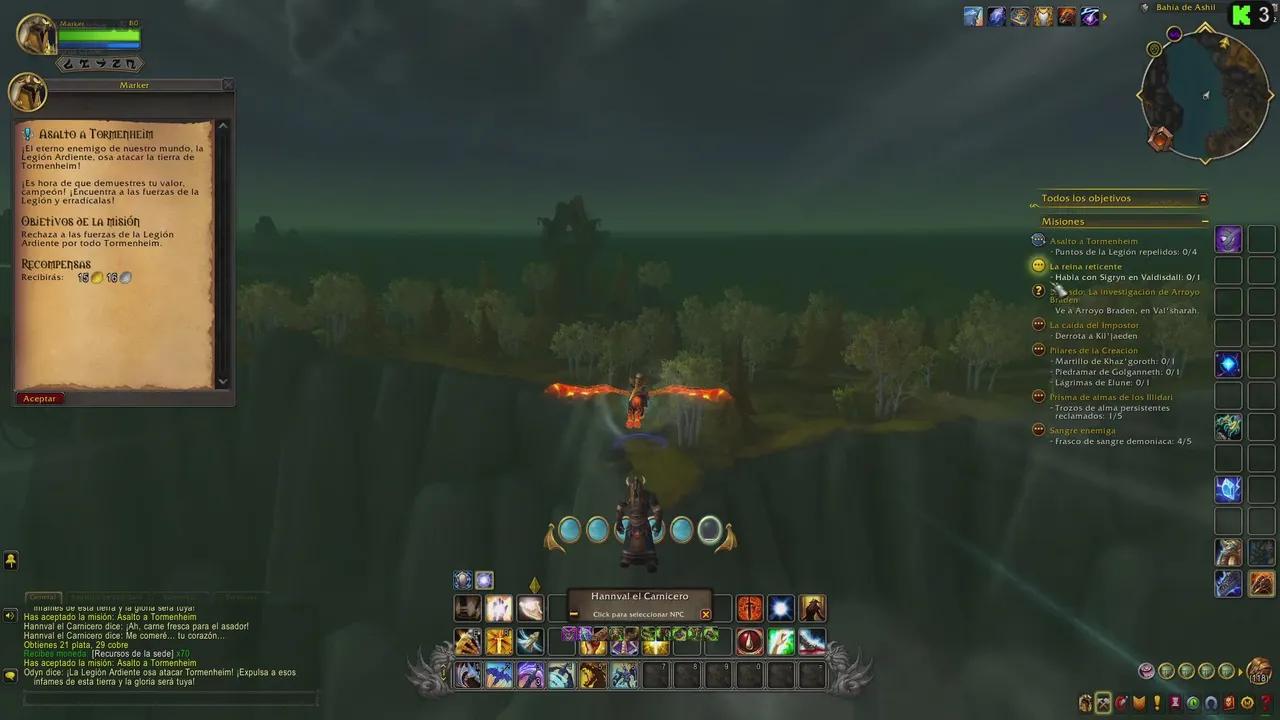Viewport: 1280px width, 720px height.
Task: Click the scroll-down arrow on the quest window
Action: pos(222,381)
